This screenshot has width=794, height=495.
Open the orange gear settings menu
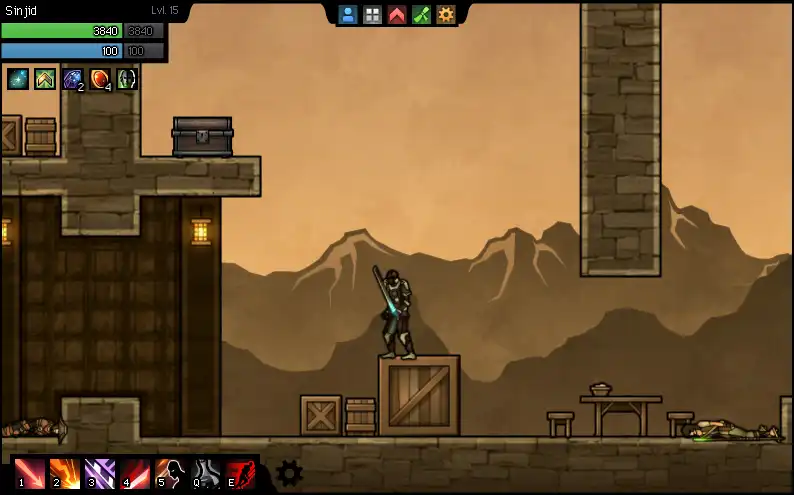point(446,14)
